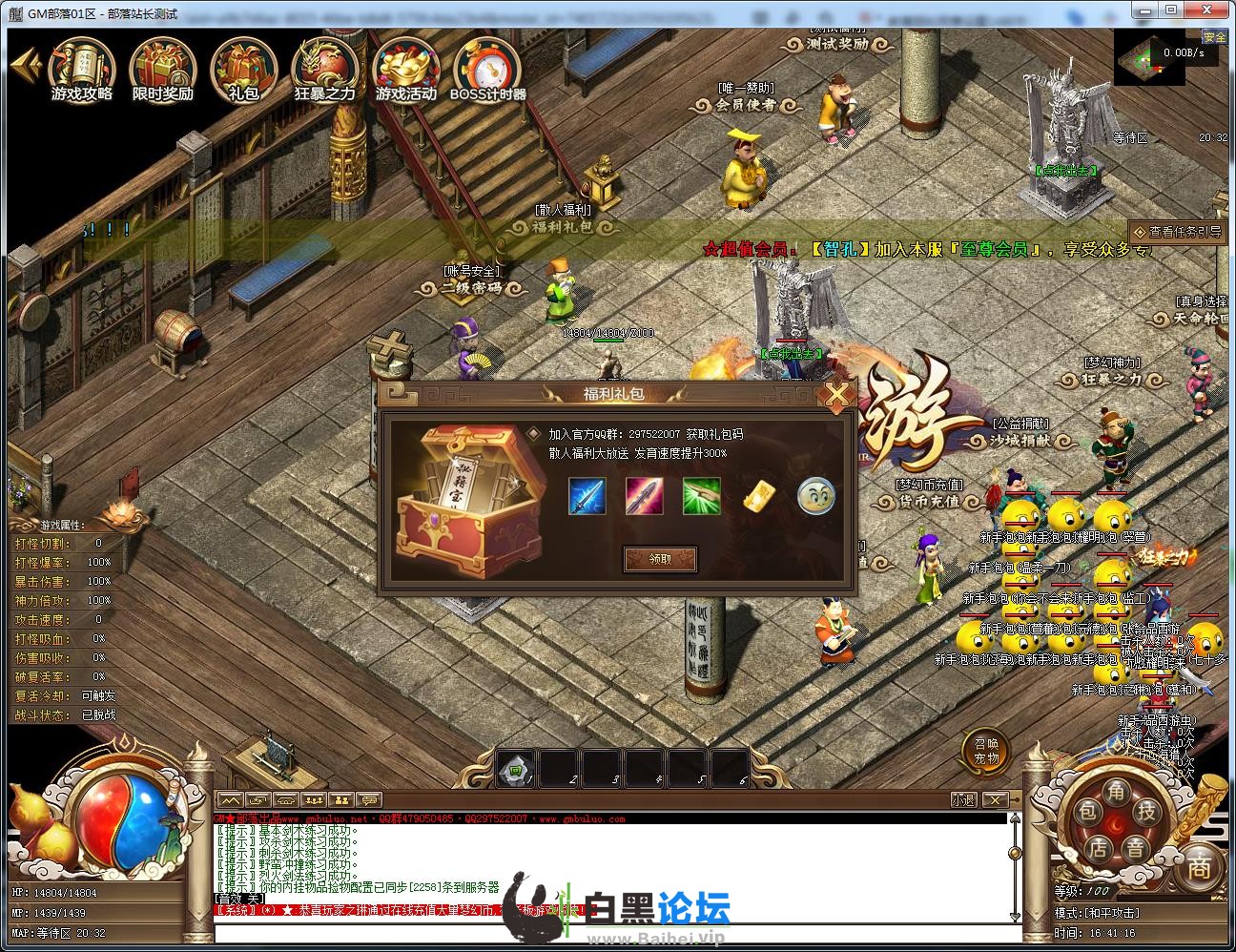Close the 福利礼包 welfare gift window
1236x952 pixels.
click(836, 394)
